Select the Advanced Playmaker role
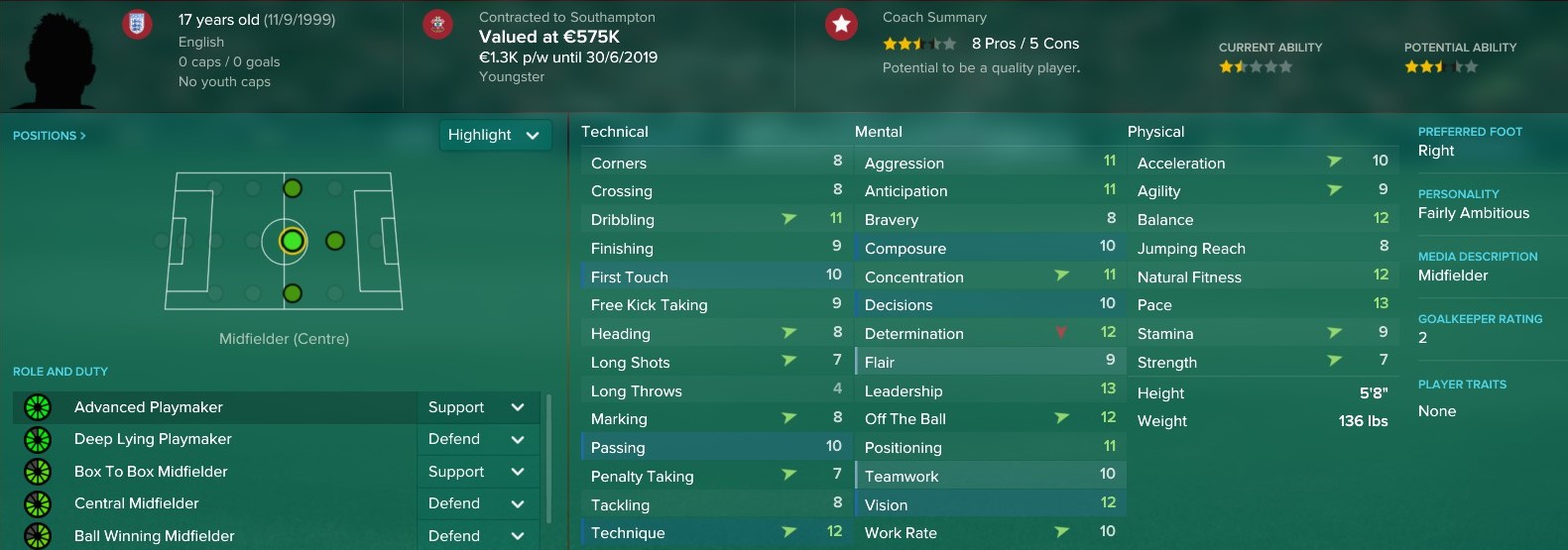Screen dimensions: 1568x550 [x=149, y=407]
